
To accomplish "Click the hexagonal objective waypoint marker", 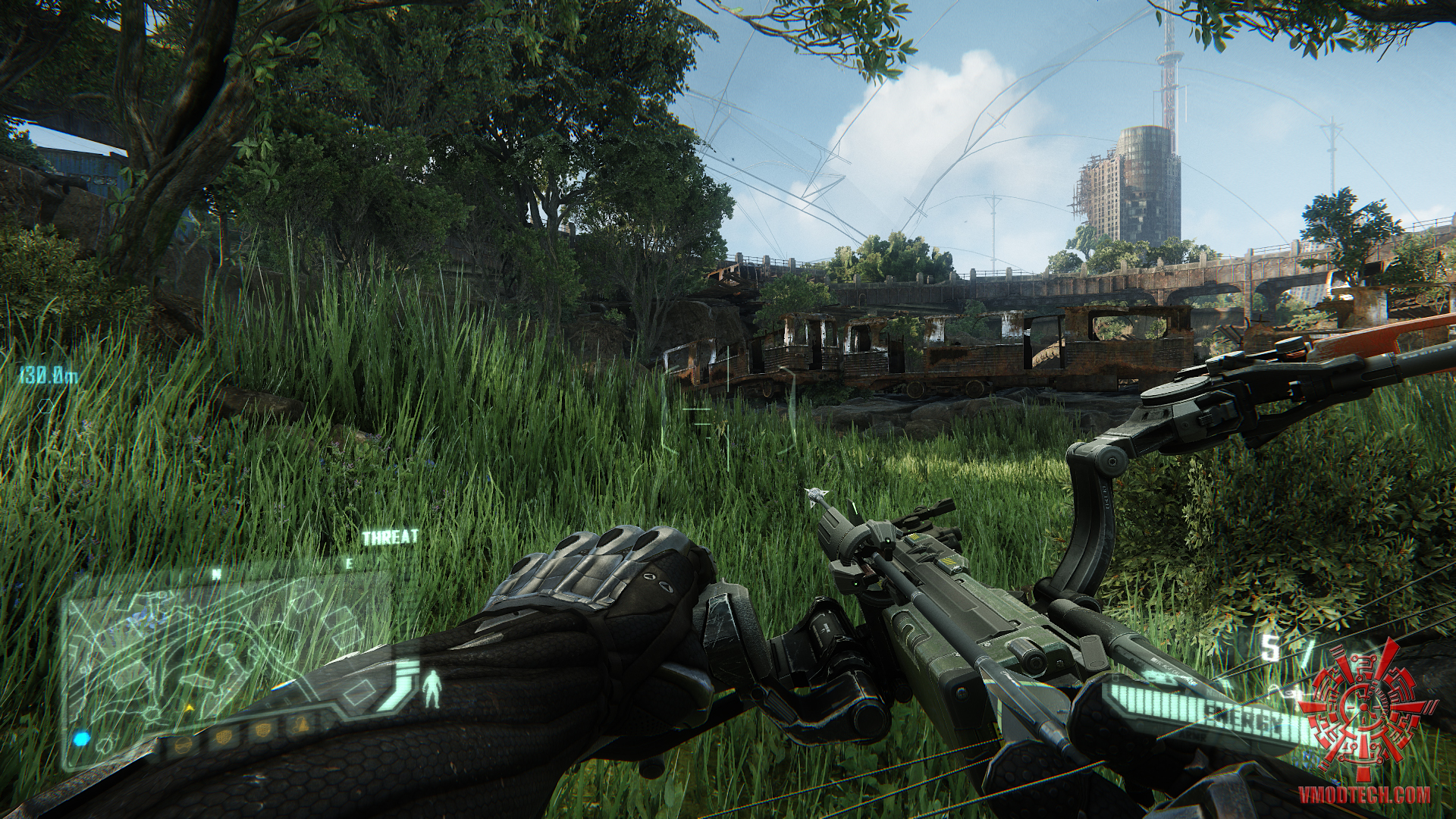I will point(47,403).
